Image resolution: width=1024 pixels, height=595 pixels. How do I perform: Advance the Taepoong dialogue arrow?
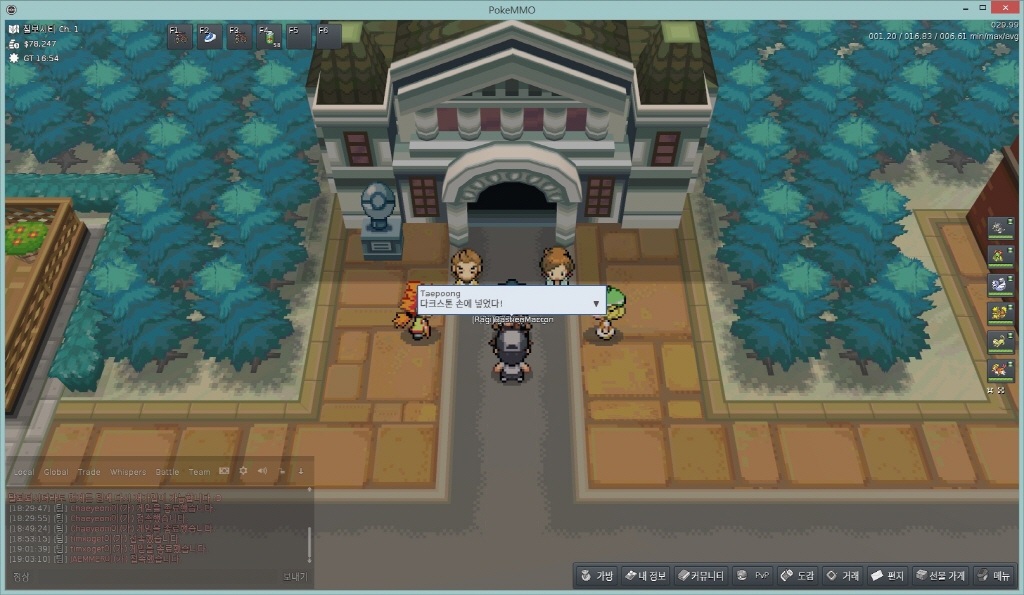point(596,302)
